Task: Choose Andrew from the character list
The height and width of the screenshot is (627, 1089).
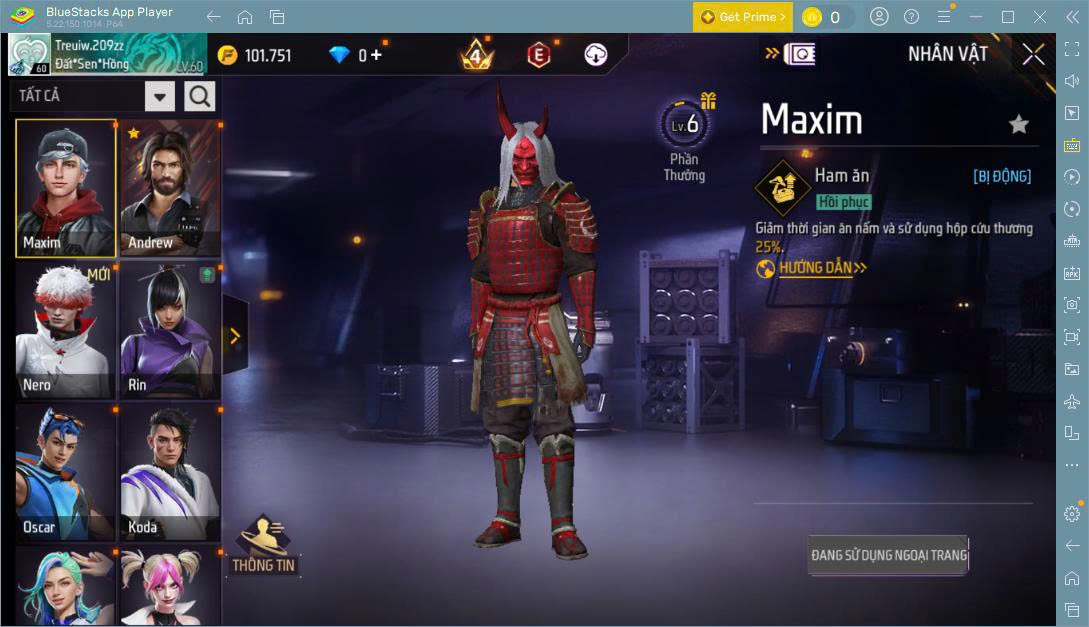Action: coord(170,188)
